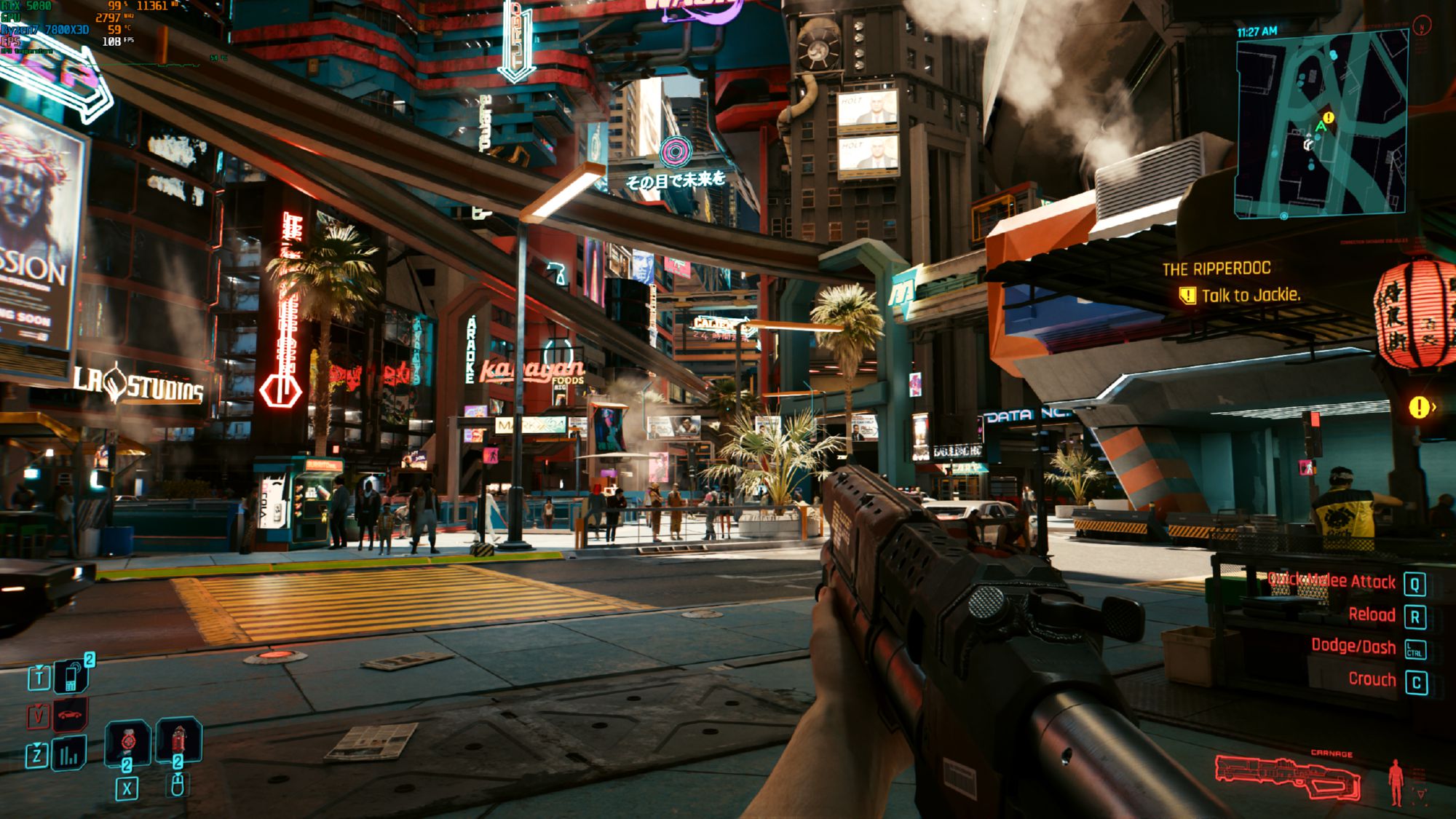Open the radio bars icon
This screenshot has height=819, width=1456.
[70, 754]
